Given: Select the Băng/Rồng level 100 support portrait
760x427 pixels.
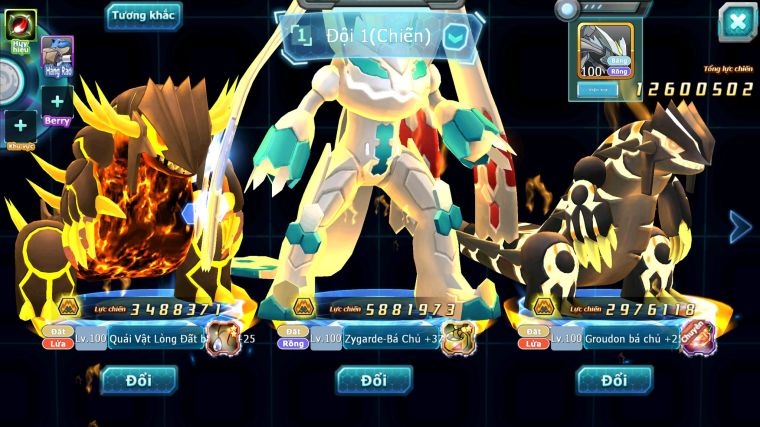Looking at the screenshot, I should 606,51.
